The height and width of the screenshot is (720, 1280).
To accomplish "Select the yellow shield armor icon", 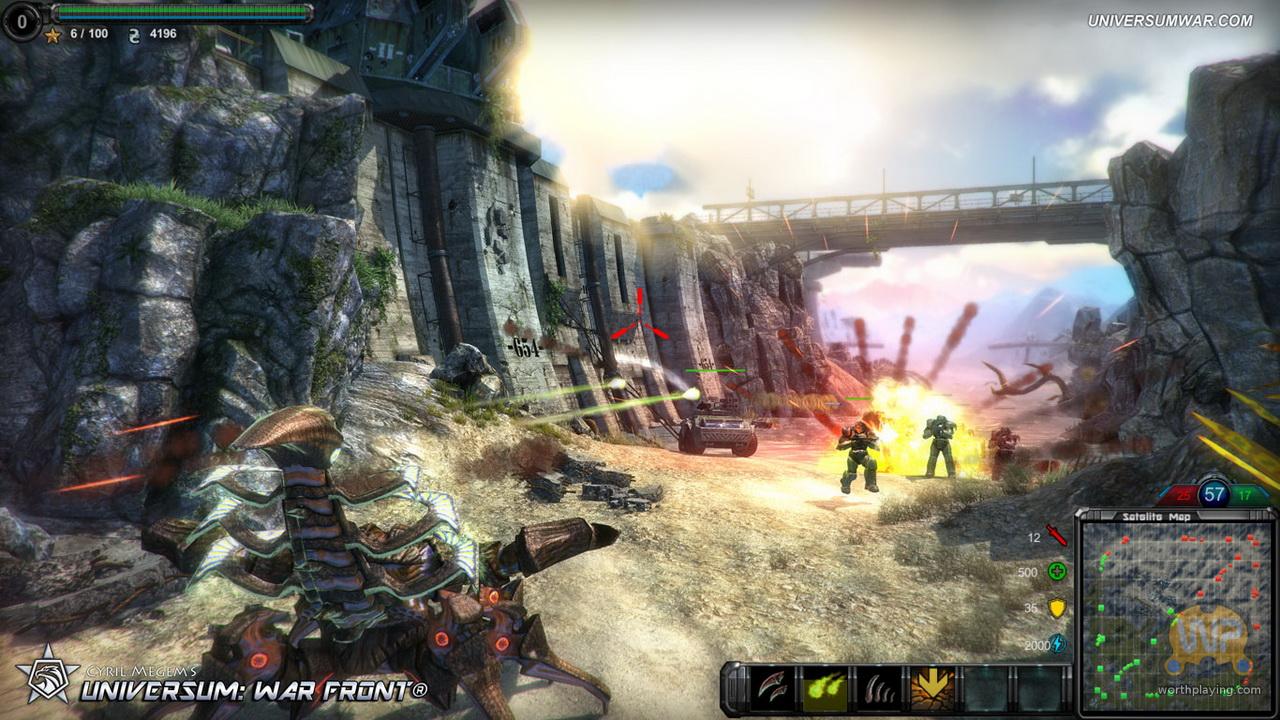I will [1057, 608].
